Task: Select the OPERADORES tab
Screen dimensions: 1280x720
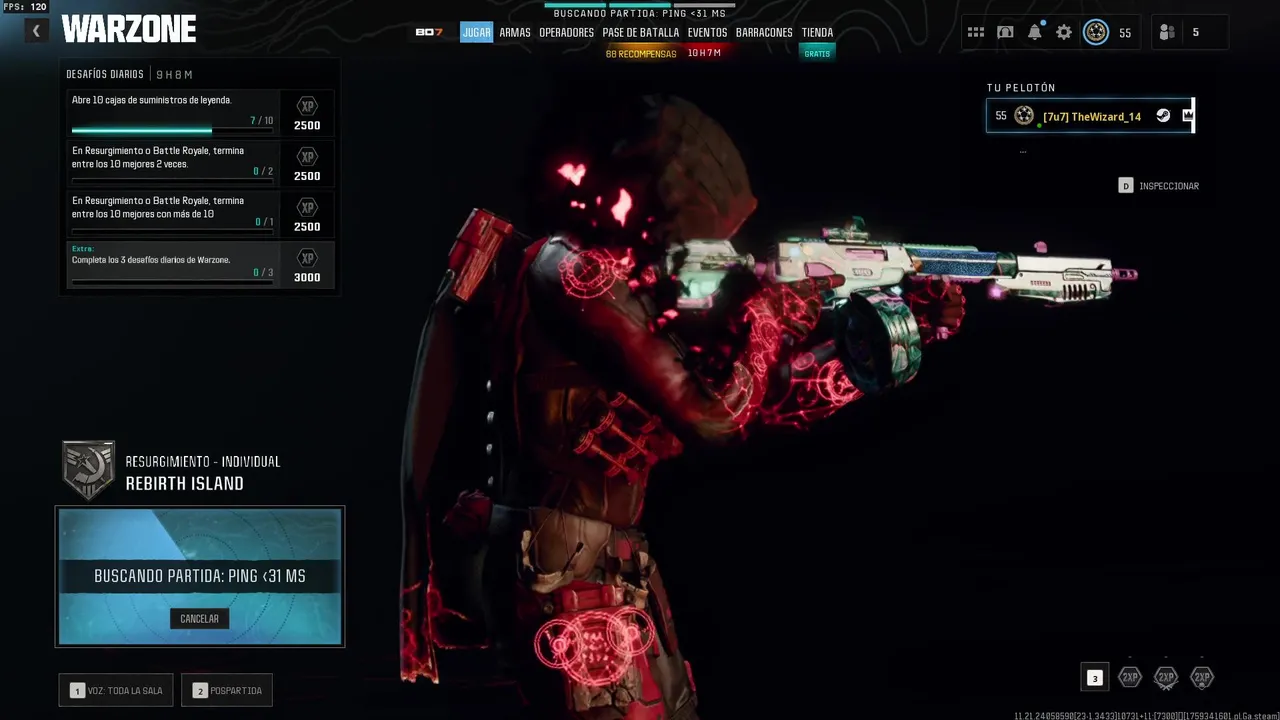Action: (x=566, y=32)
